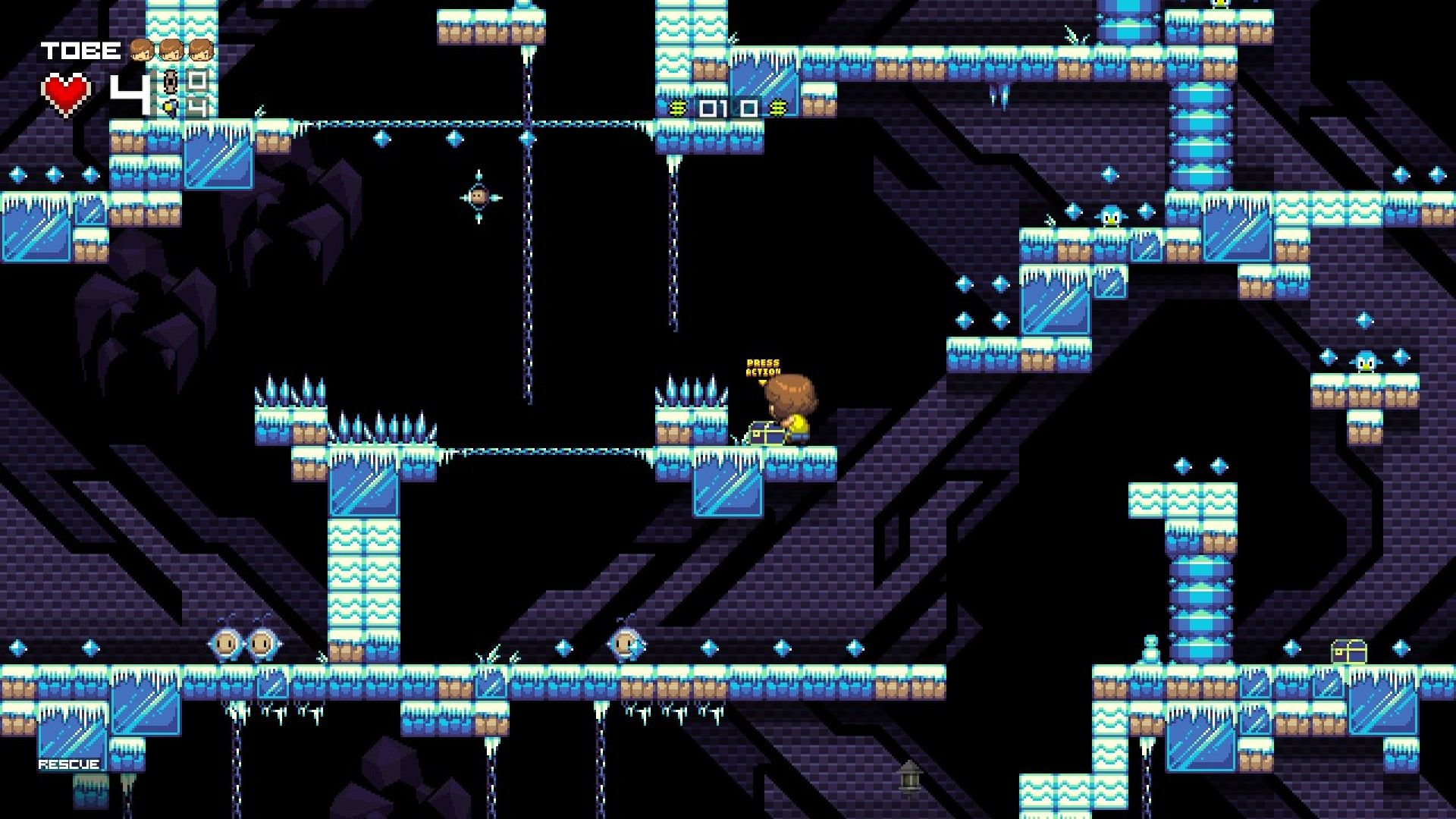This screenshot has width=1456, height=819.
Task: Click the robot figure near the bottom-right chest
Action: 1150,648
